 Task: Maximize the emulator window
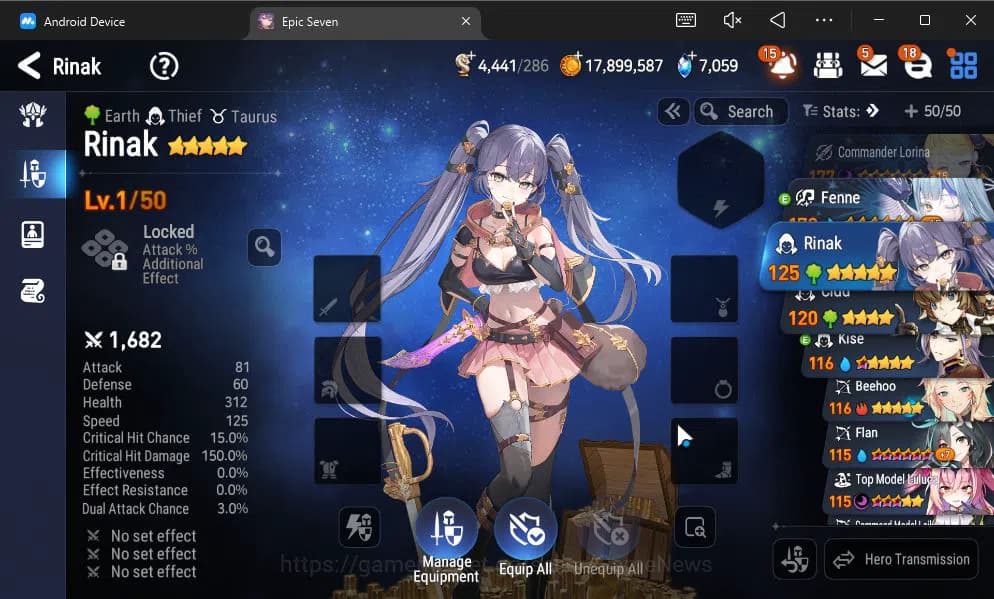[x=924, y=20]
